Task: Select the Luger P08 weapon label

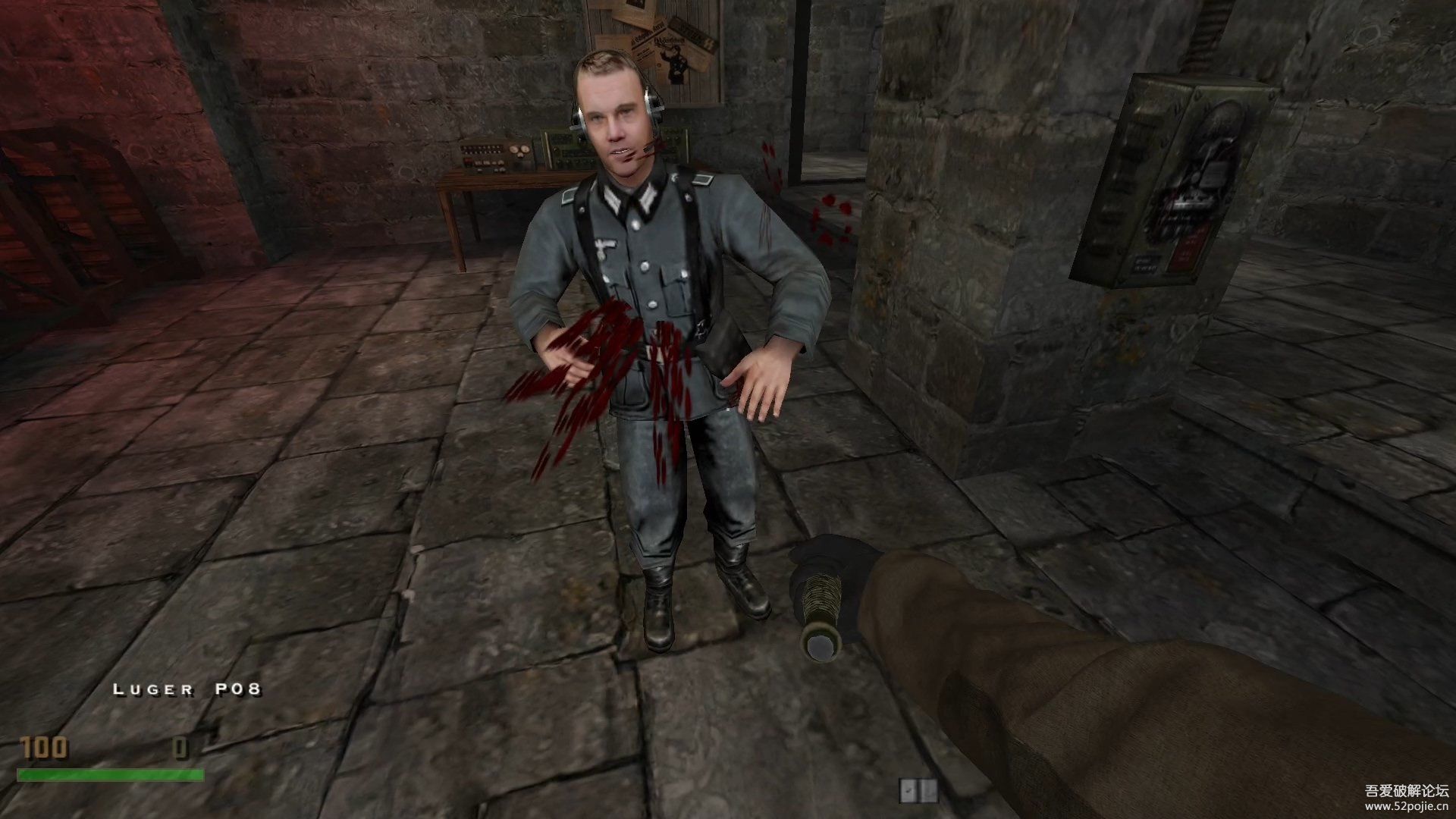Action: [x=187, y=689]
